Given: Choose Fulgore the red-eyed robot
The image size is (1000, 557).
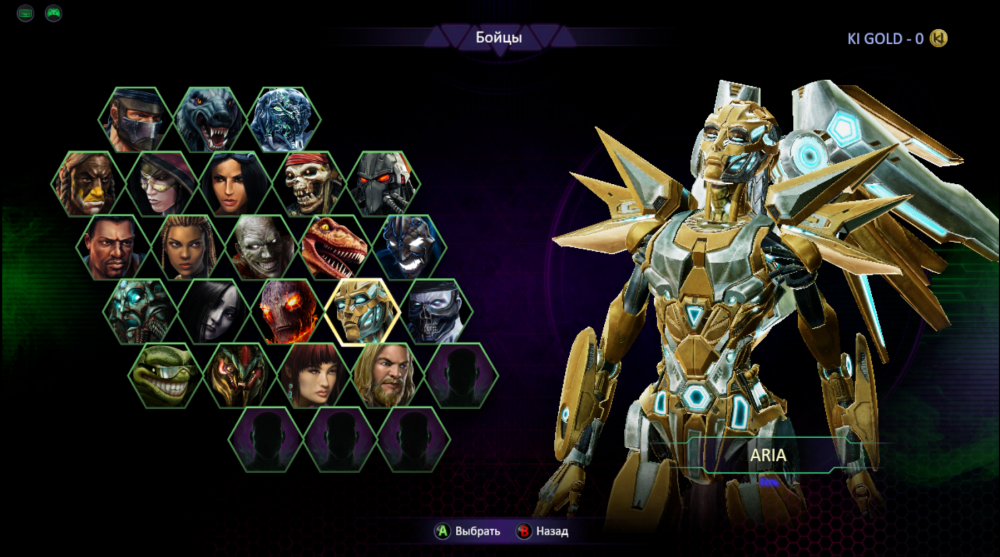Looking at the screenshot, I should tap(384, 184).
